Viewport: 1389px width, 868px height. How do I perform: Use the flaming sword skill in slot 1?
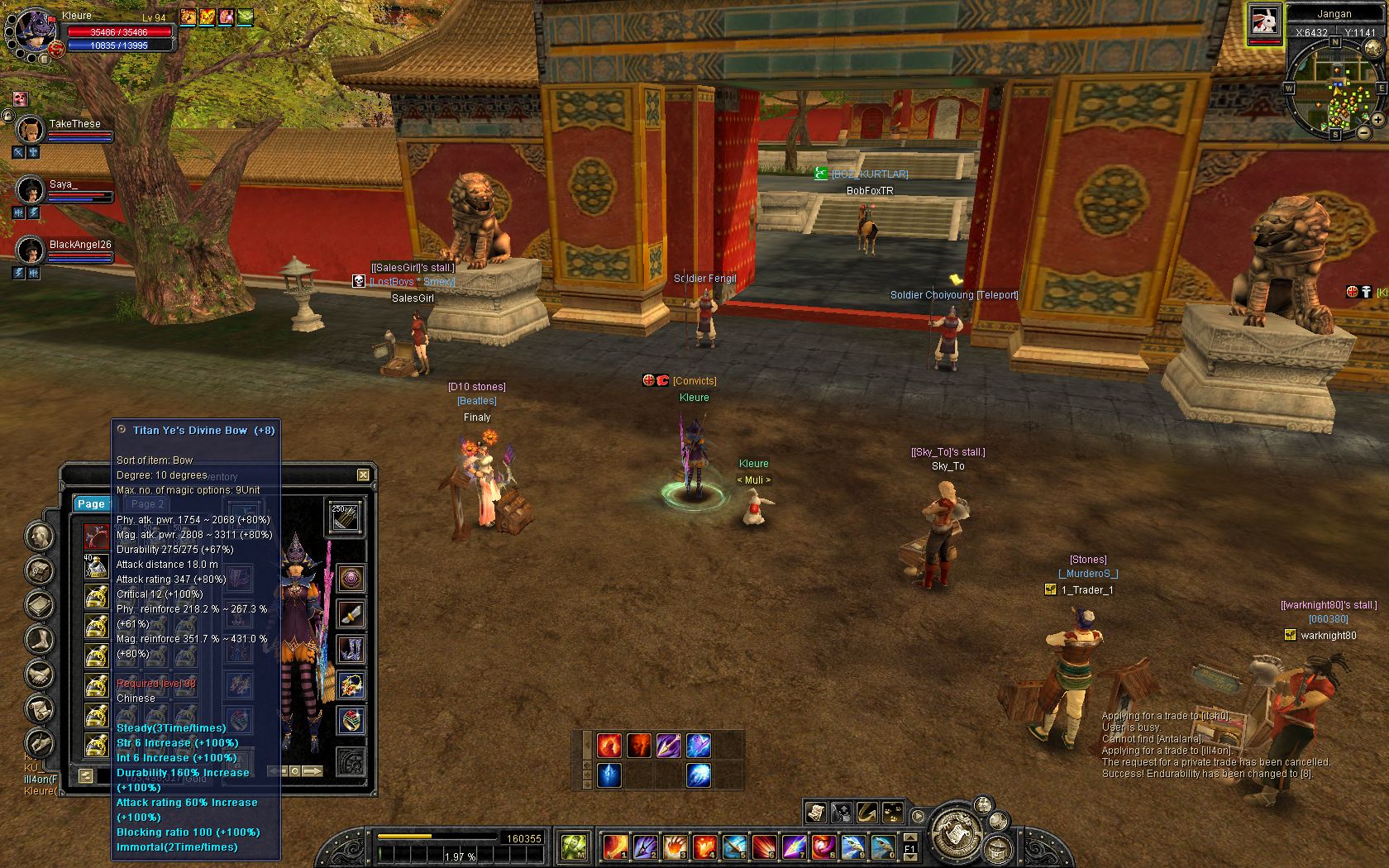coord(615,846)
